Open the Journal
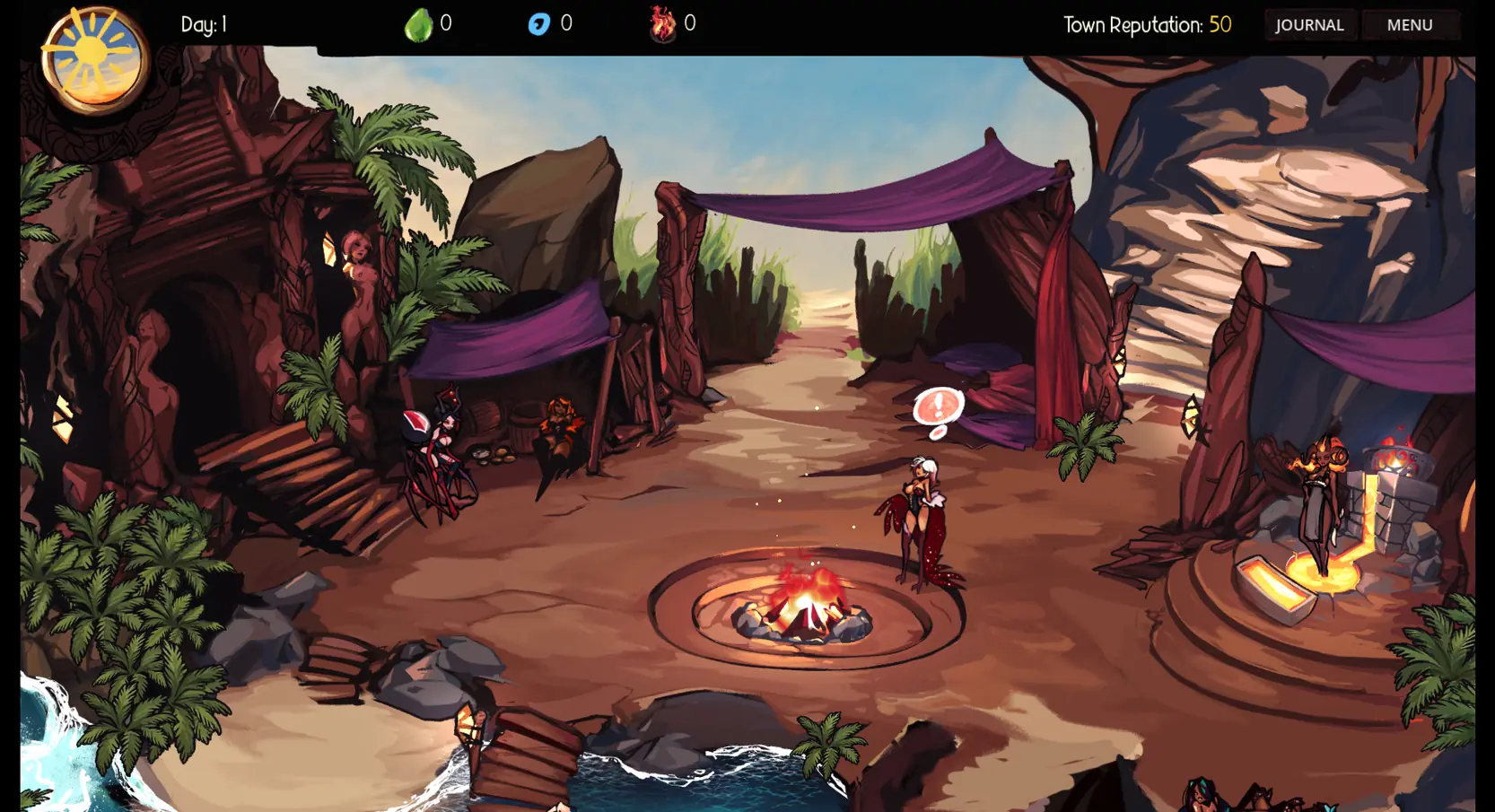Viewport: 1495px width, 812px height. 1309,25
